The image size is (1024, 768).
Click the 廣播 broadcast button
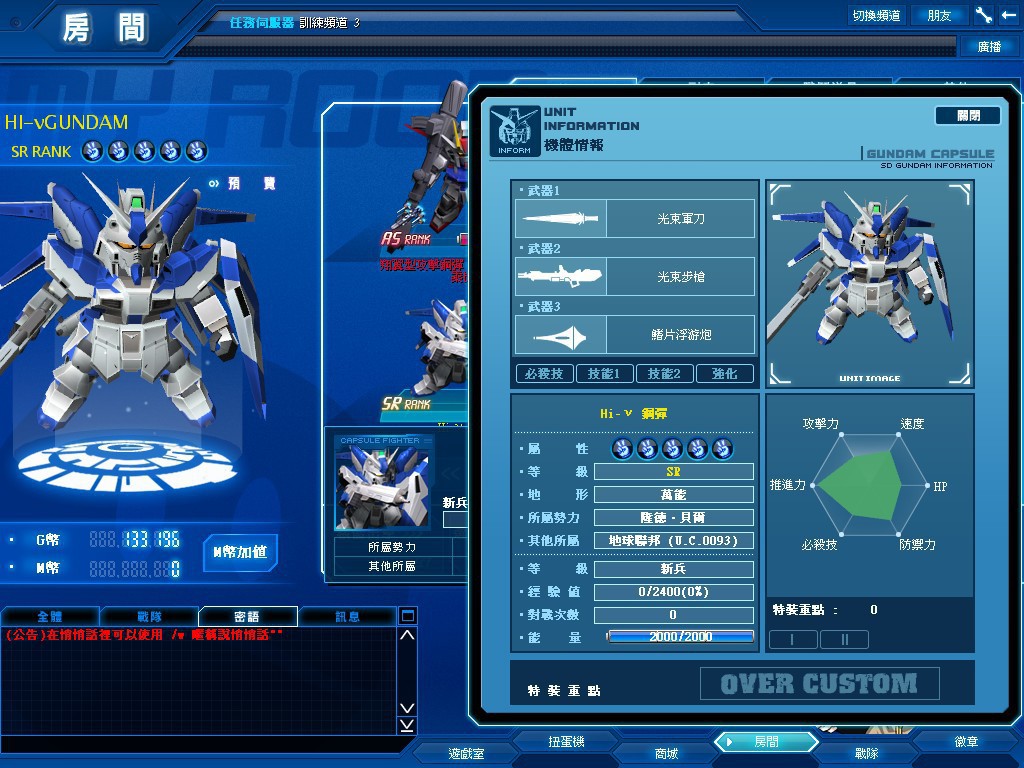click(x=989, y=46)
